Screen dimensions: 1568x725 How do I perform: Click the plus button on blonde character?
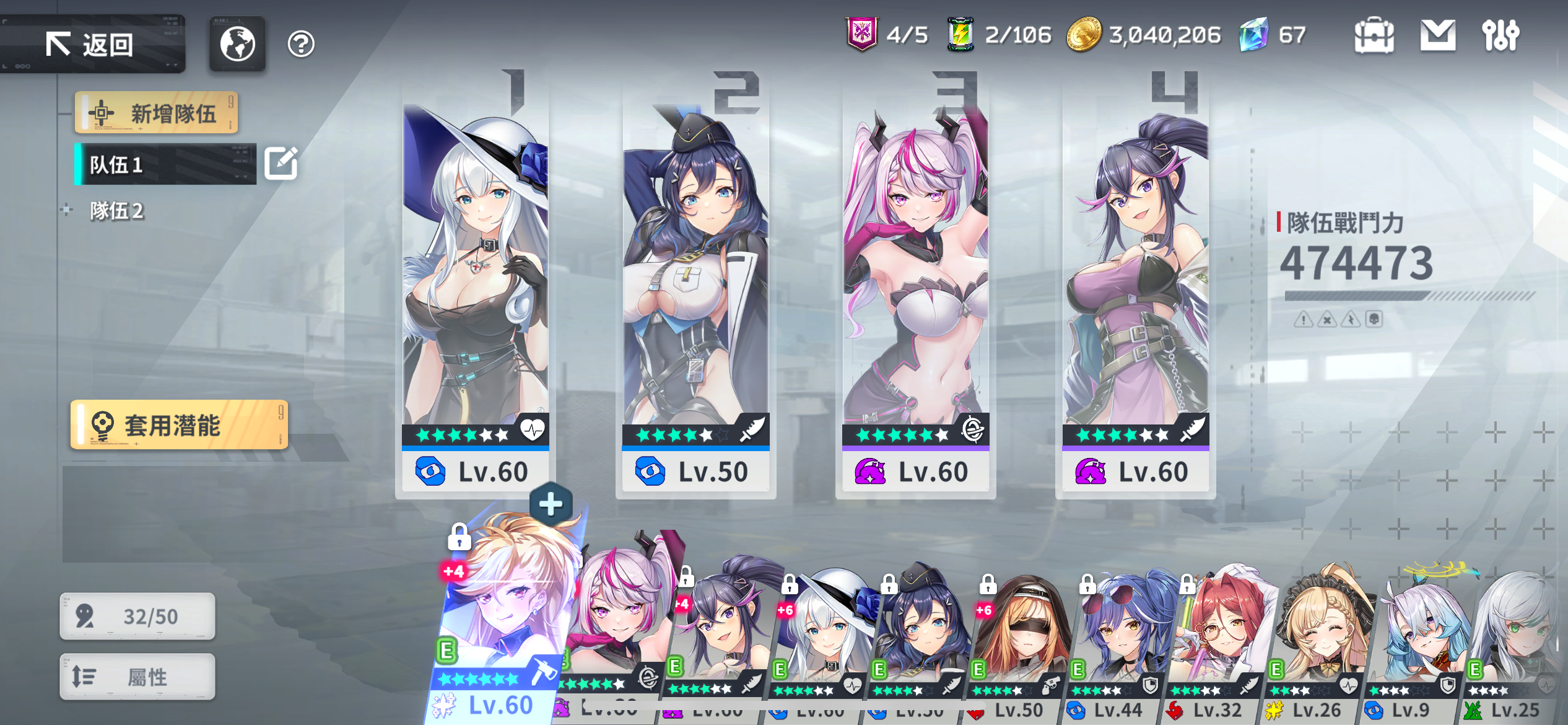(x=551, y=504)
